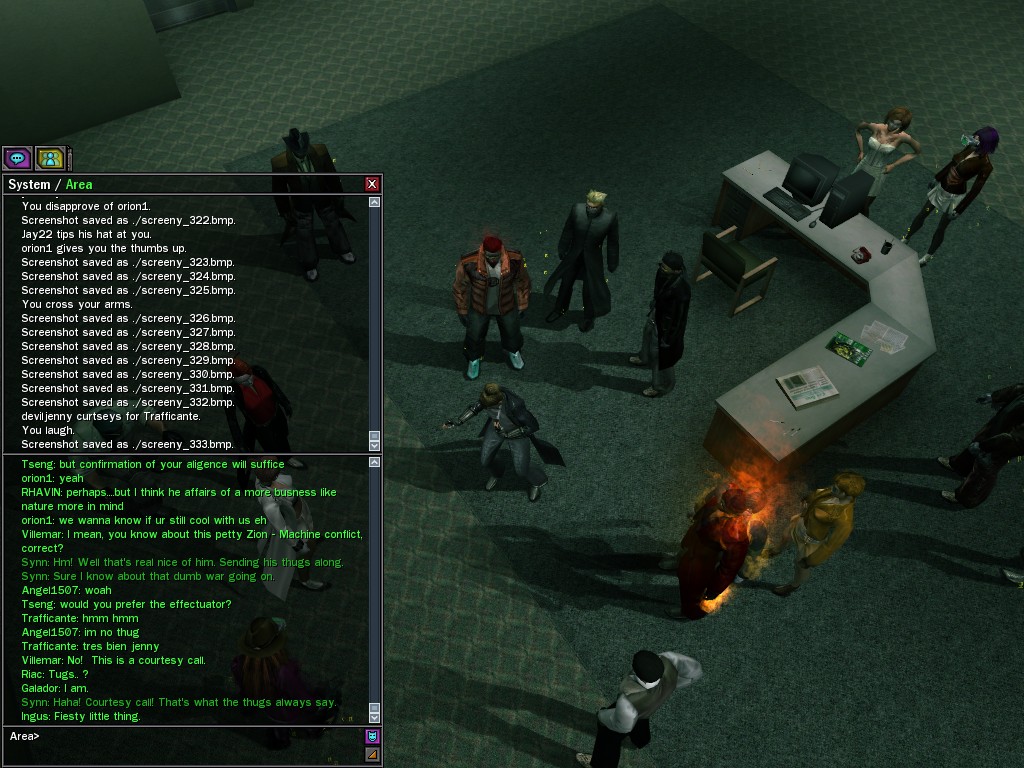Open the yellow people group icon

click(x=50, y=158)
